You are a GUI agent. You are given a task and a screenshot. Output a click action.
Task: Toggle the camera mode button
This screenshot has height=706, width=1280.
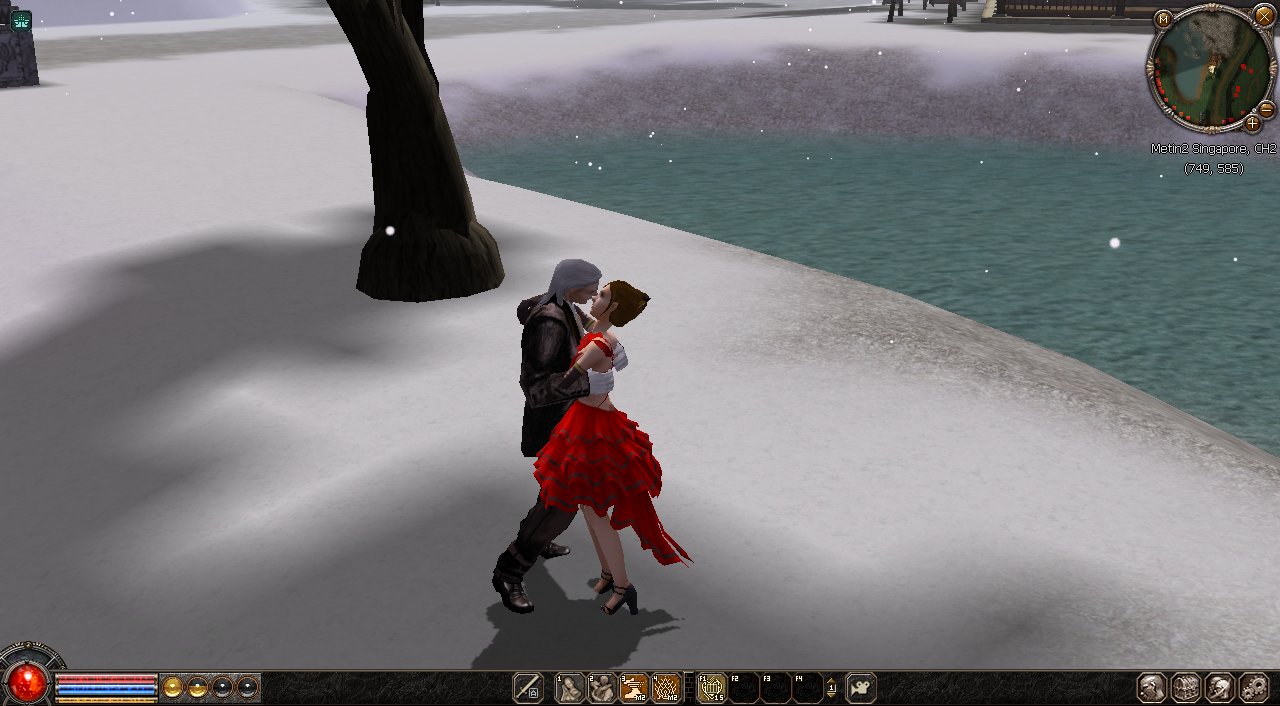coord(861,688)
